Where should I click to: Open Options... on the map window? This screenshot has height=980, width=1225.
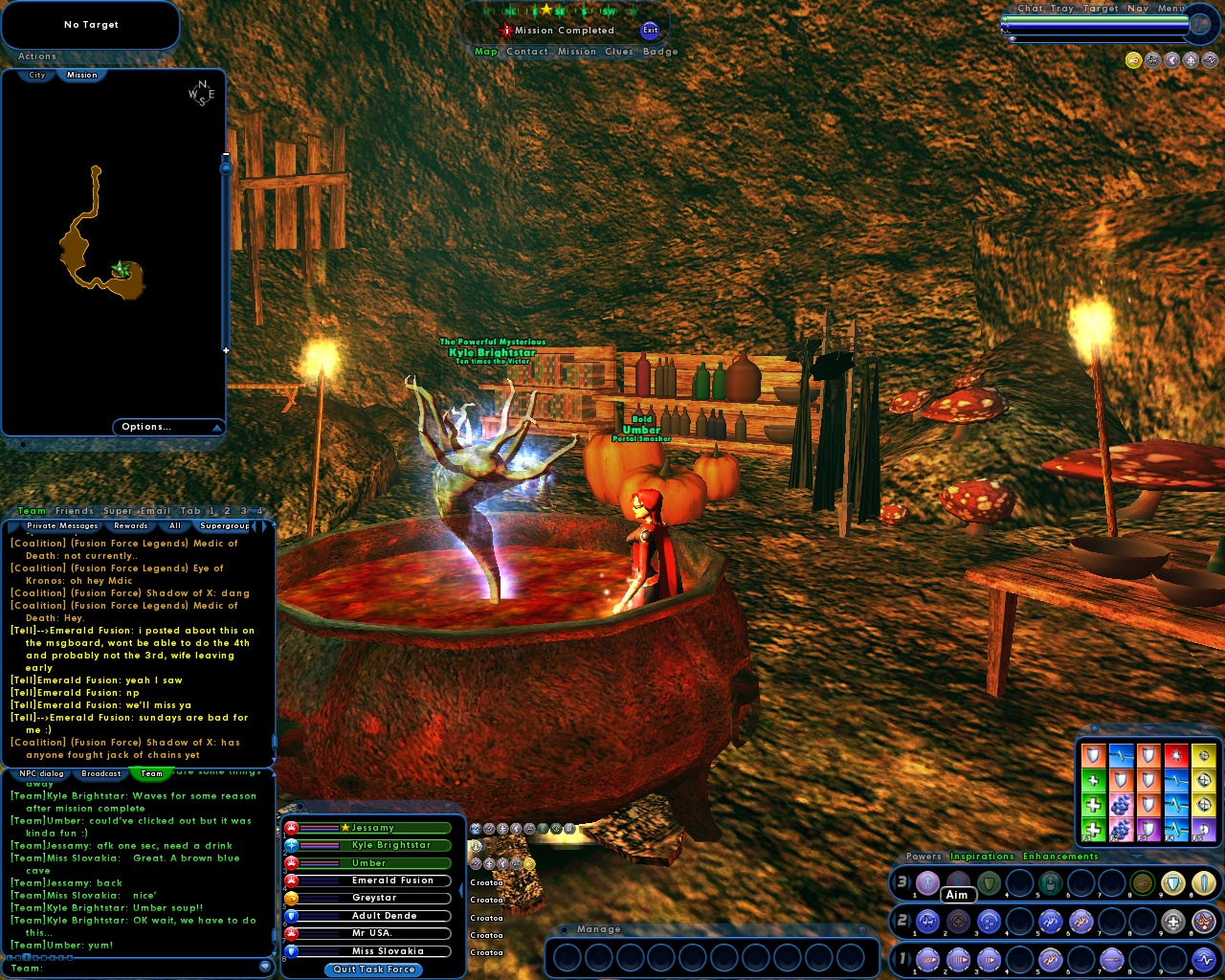(x=145, y=427)
